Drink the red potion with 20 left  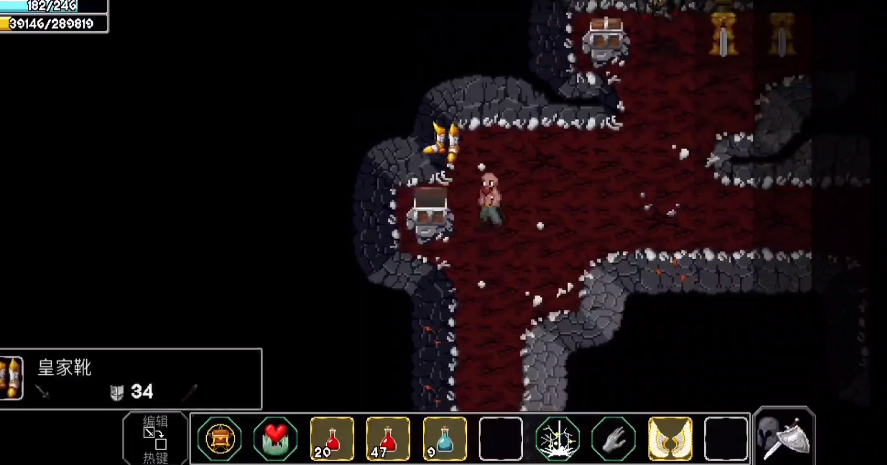pos(332,438)
